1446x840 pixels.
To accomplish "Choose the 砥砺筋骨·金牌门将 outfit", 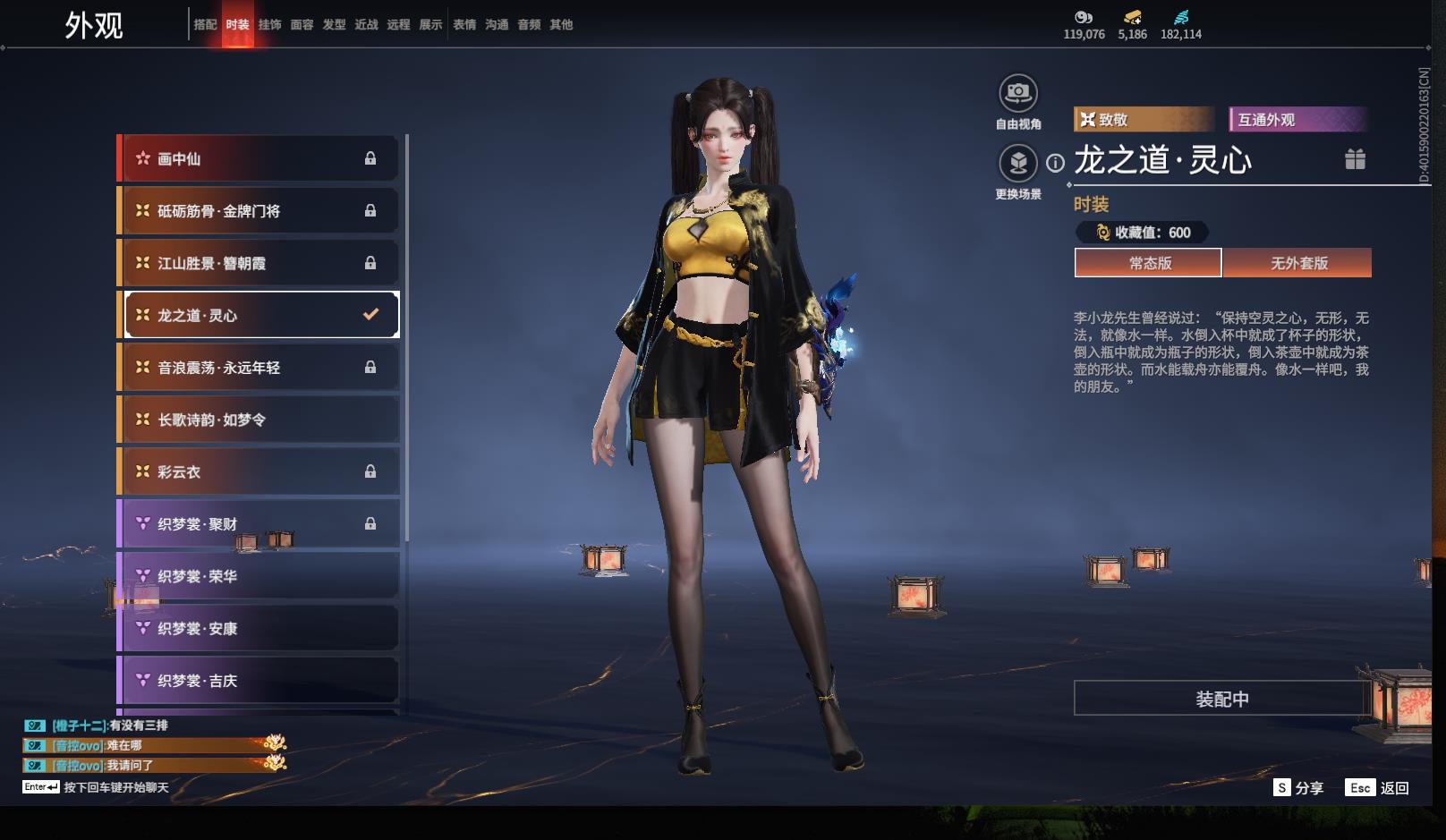I will click(259, 211).
